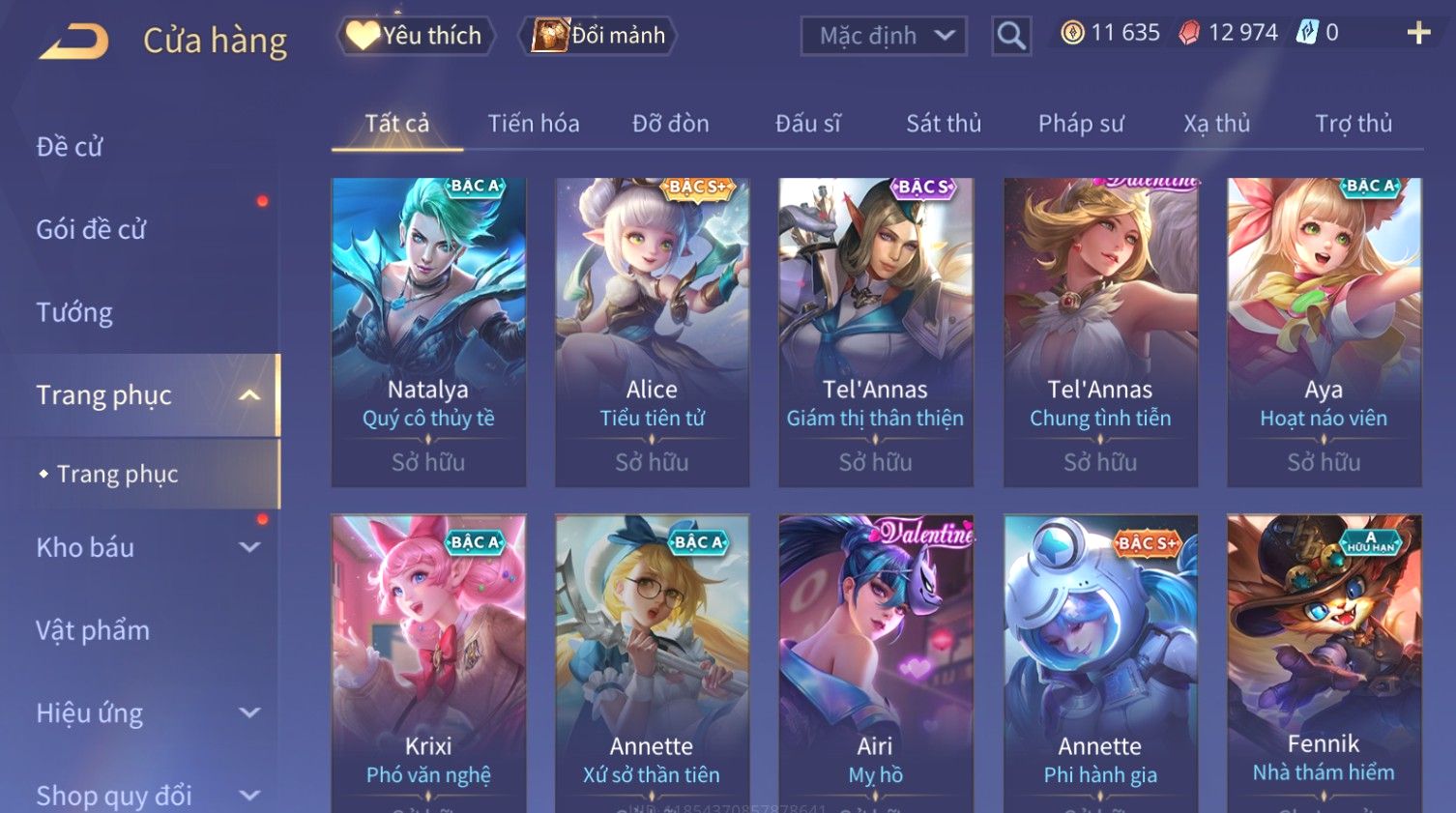
Task: Switch to the Pháp sư tab
Action: click(x=1080, y=124)
